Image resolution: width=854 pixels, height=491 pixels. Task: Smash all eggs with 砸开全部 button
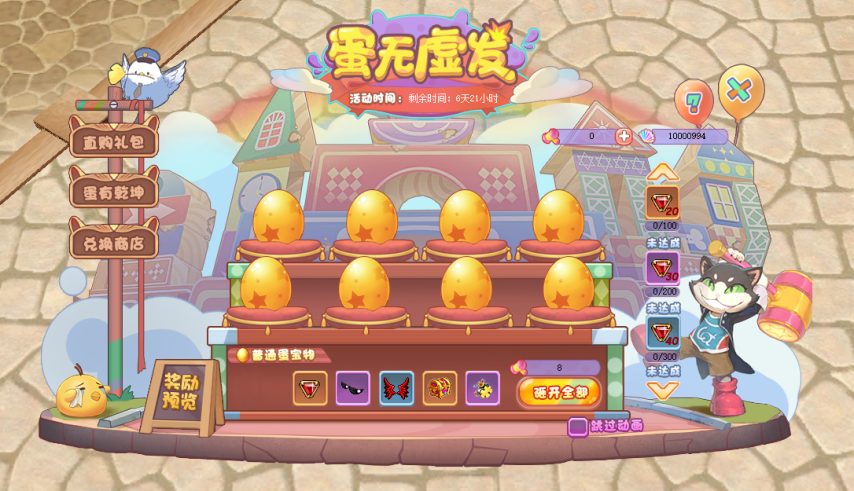(x=559, y=391)
